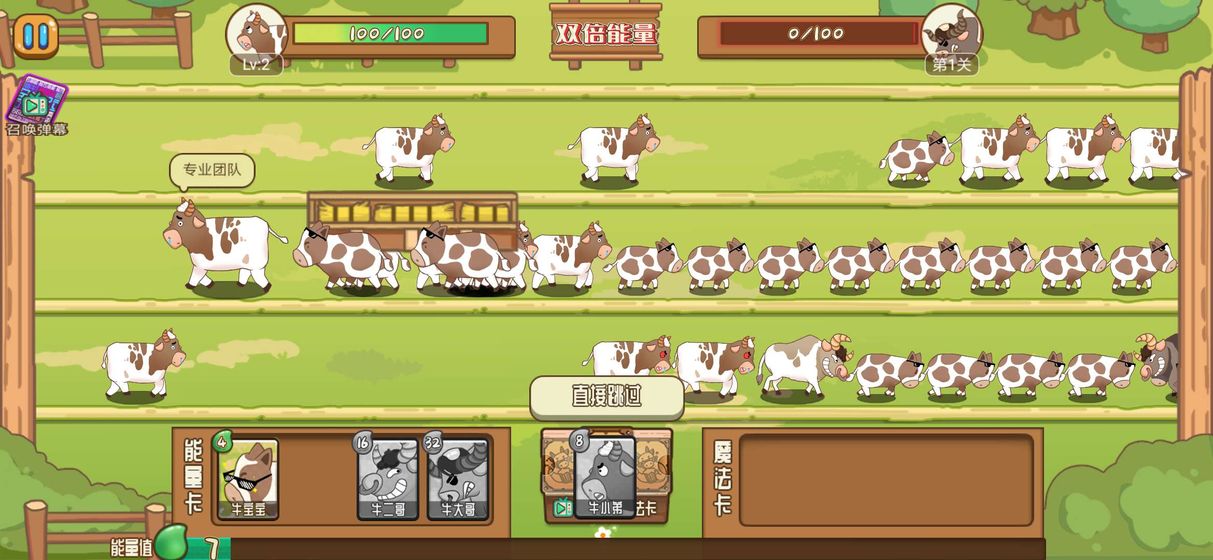The height and width of the screenshot is (560, 1213).
Task: Activate the 双倍能量 double energy sign
Action: pyautogui.click(x=606, y=34)
